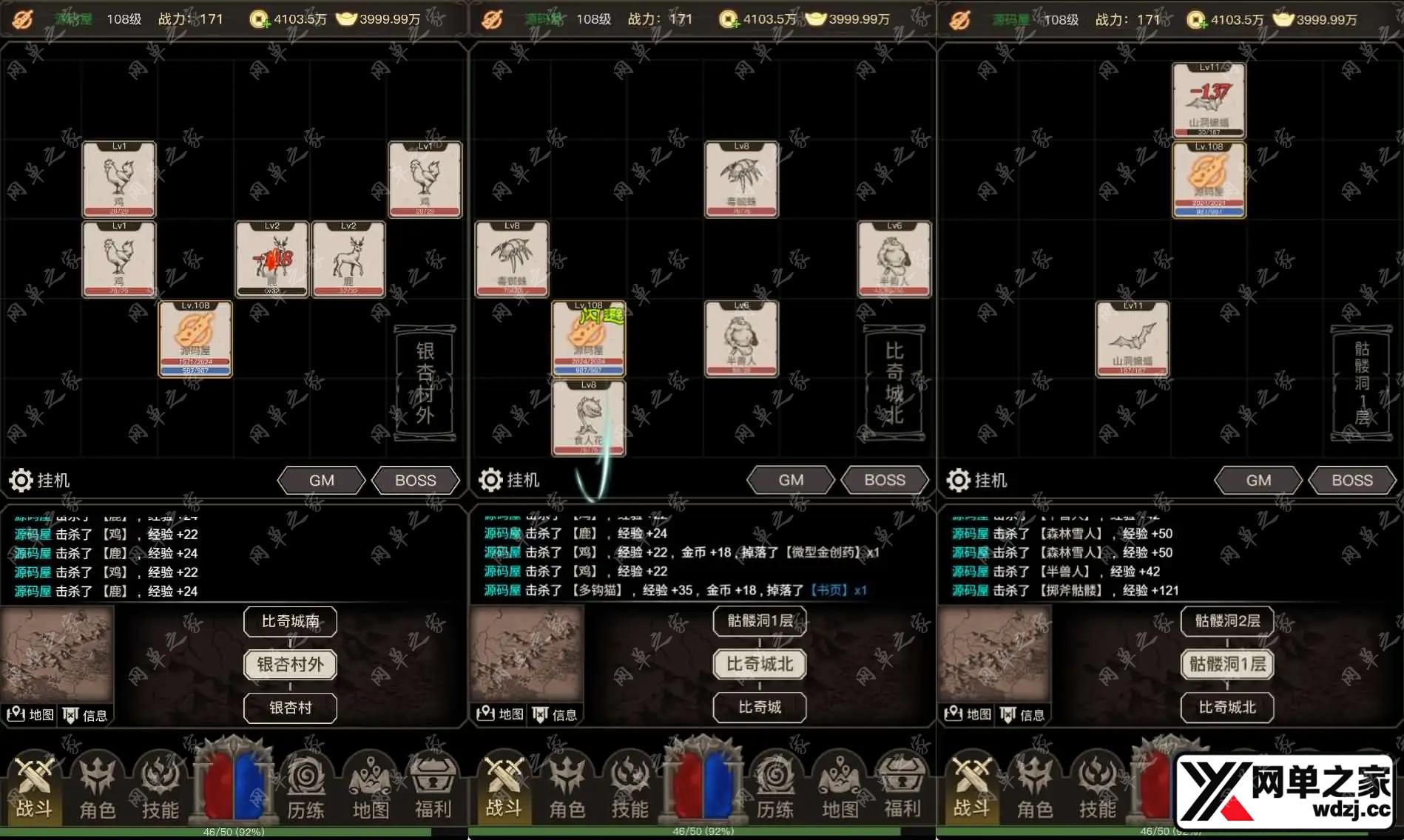The height and width of the screenshot is (840, 1404).
Task: Travel to 骷髅洞2层
Action: pyautogui.click(x=1227, y=621)
